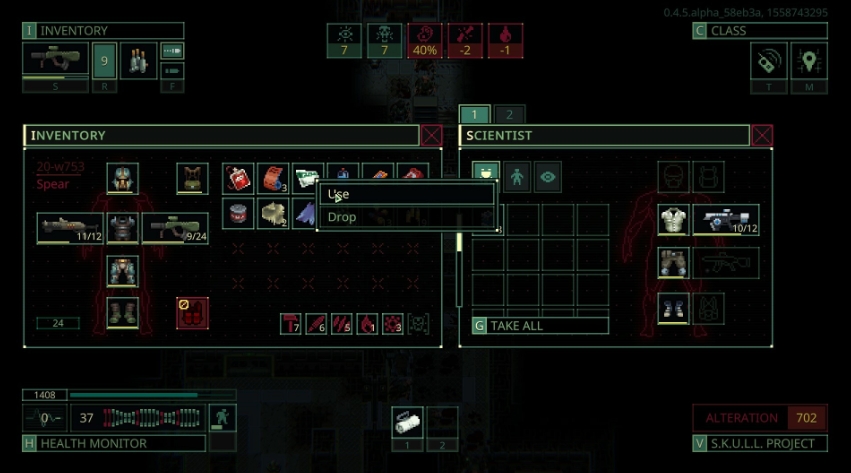
Task: Select the Scientist's pants slot
Action: coord(673,263)
